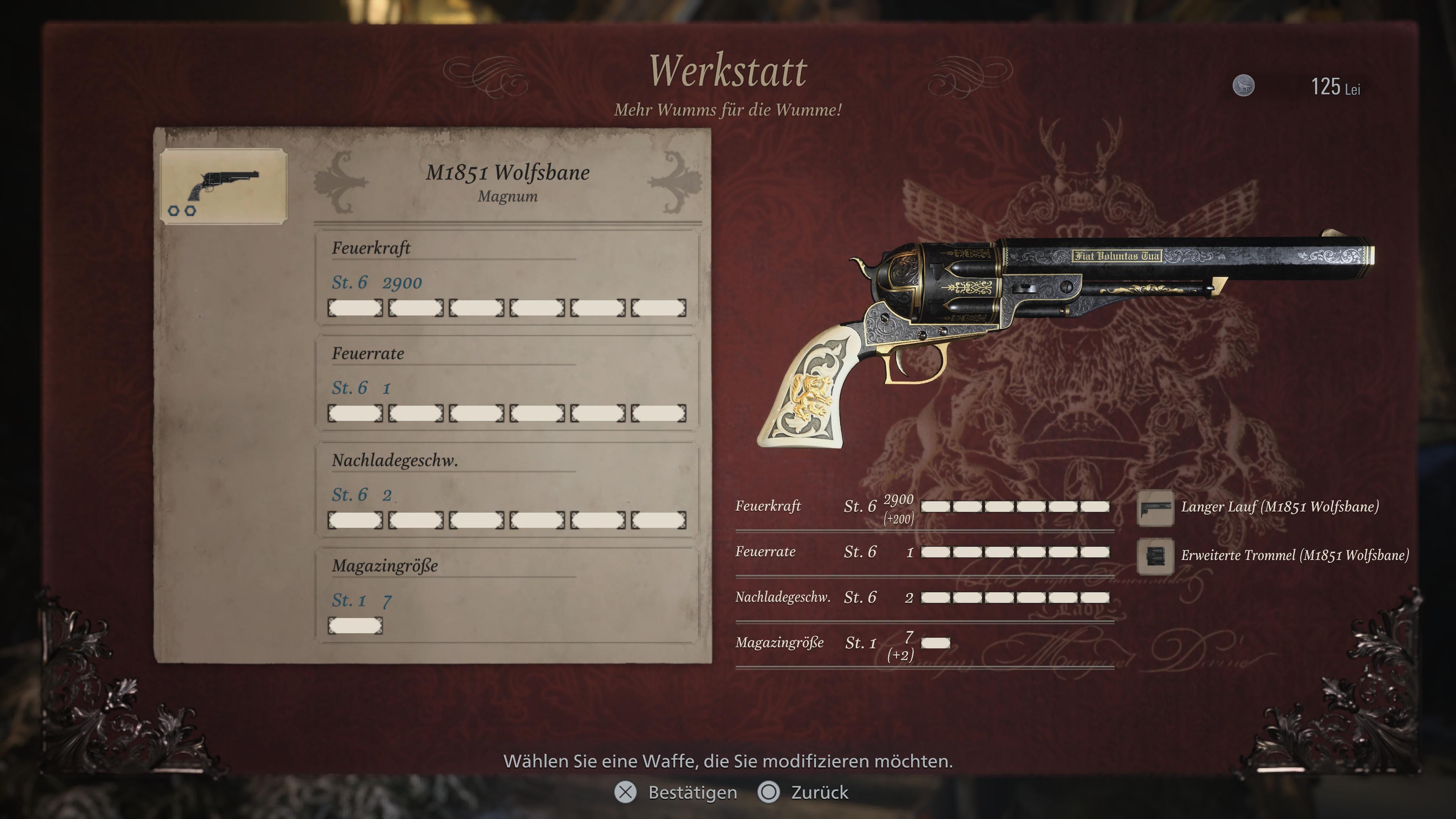The image size is (1456, 819).
Task: Select the Erweiterte Trommel attachment icon
Action: pyautogui.click(x=1155, y=556)
